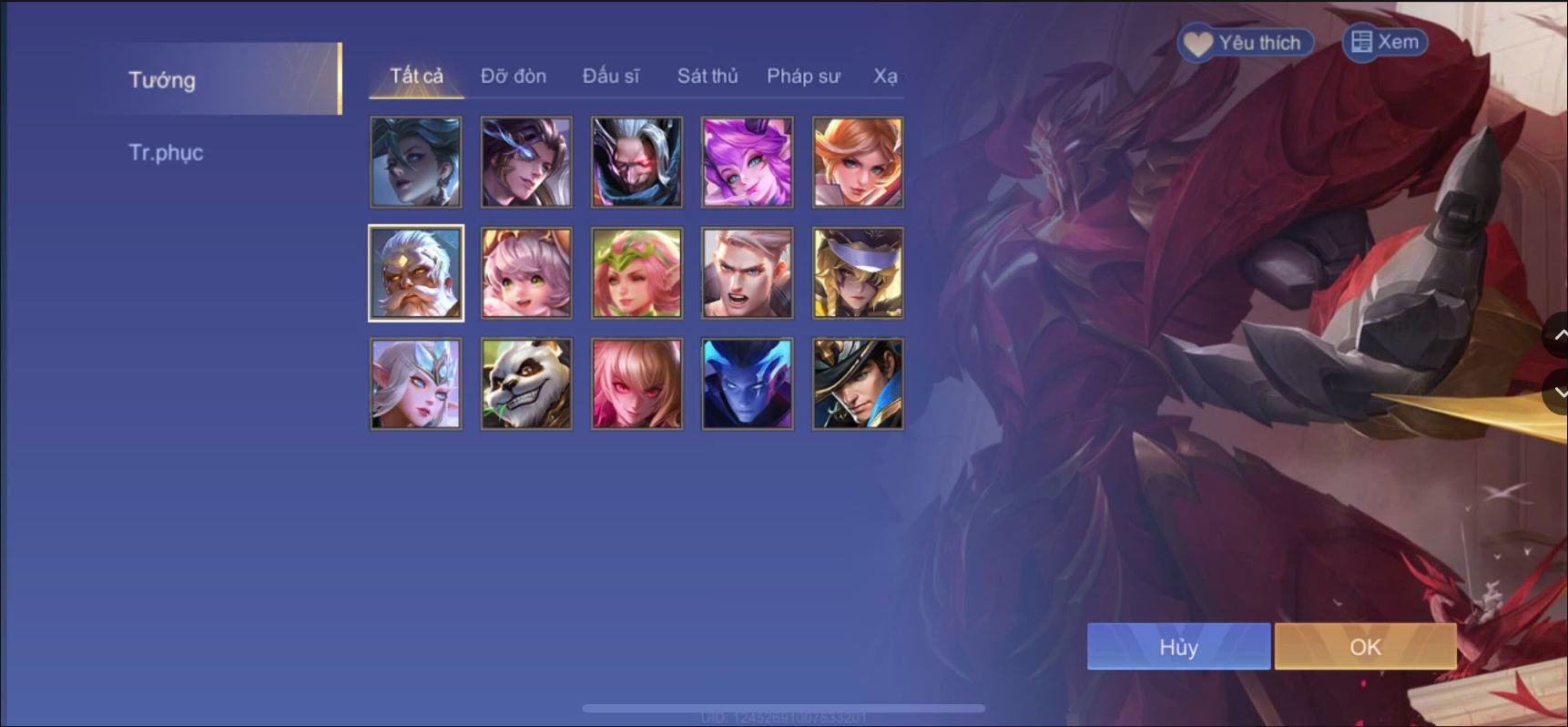Expand the list with the up chevron
The height and width of the screenshot is (727, 1568).
(x=1557, y=337)
